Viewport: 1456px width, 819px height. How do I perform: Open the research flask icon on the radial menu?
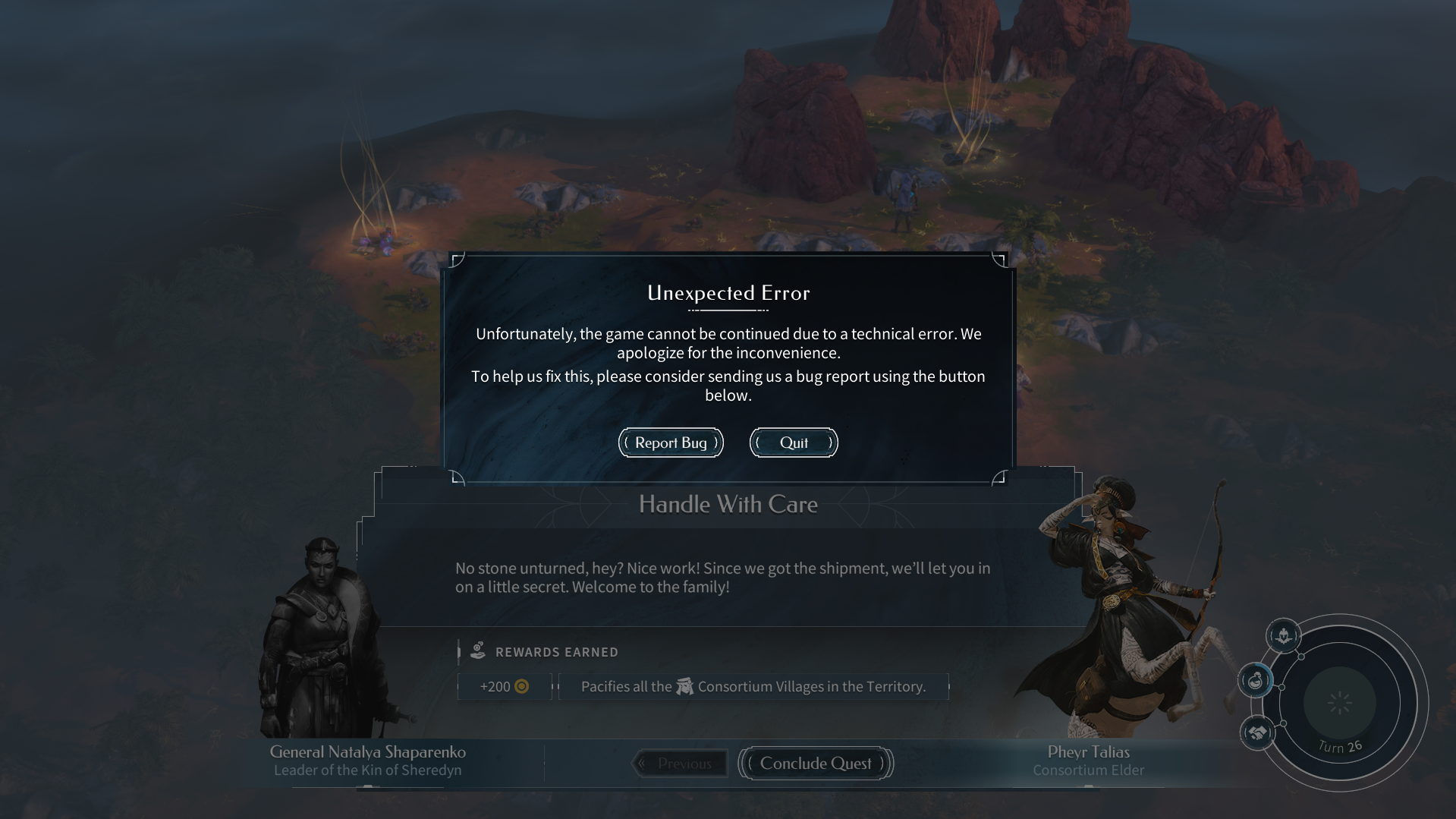point(1255,680)
